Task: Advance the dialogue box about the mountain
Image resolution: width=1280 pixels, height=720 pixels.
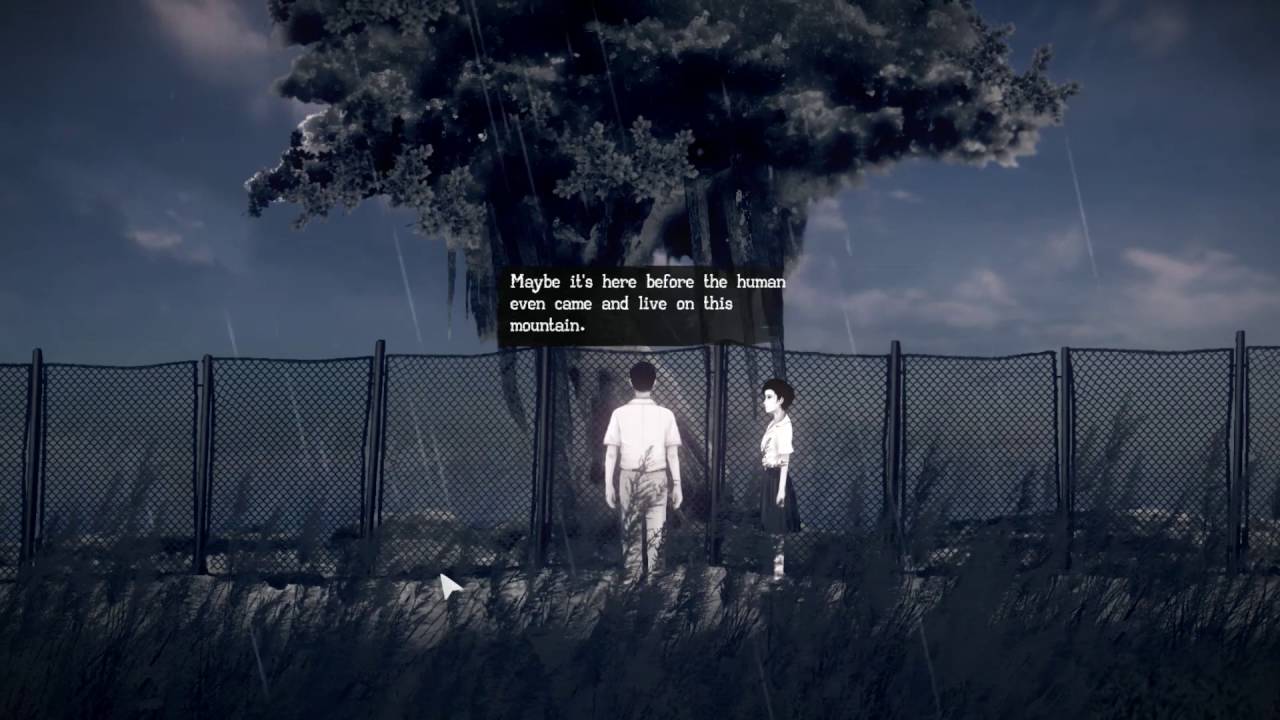Action: (646, 304)
